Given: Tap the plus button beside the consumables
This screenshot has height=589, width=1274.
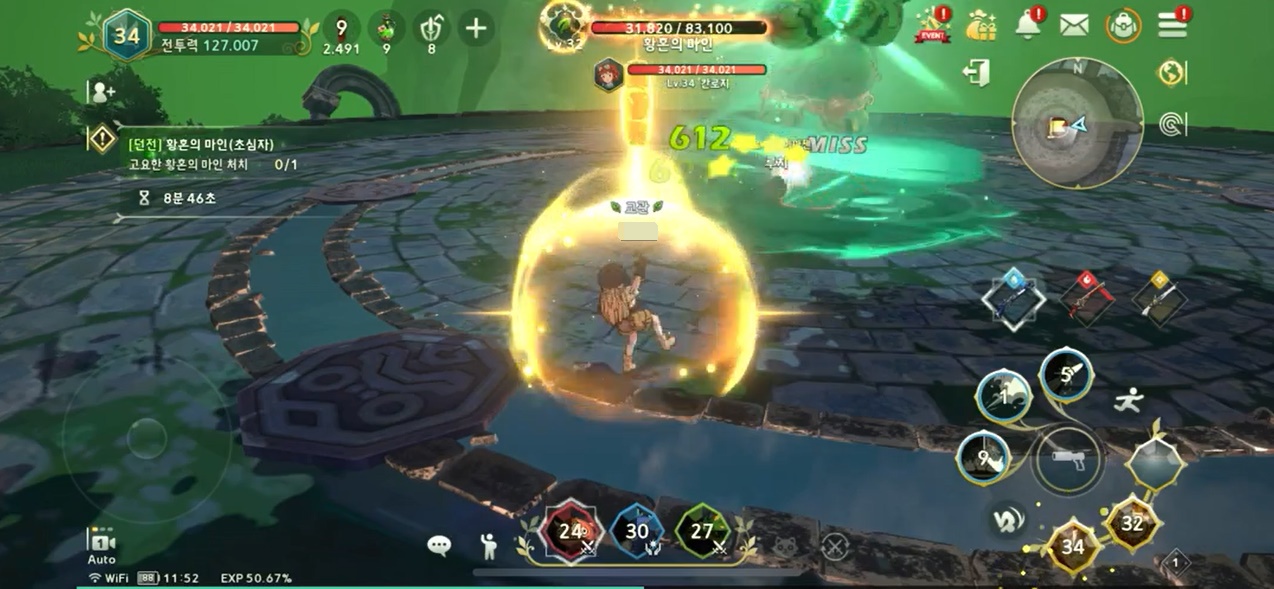Looking at the screenshot, I should pyautogui.click(x=476, y=28).
